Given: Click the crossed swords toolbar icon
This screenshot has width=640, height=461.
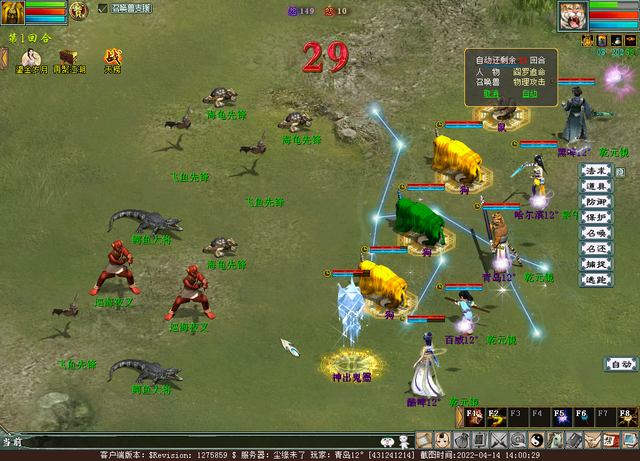Looking at the screenshot, I should pyautogui.click(x=497, y=440).
